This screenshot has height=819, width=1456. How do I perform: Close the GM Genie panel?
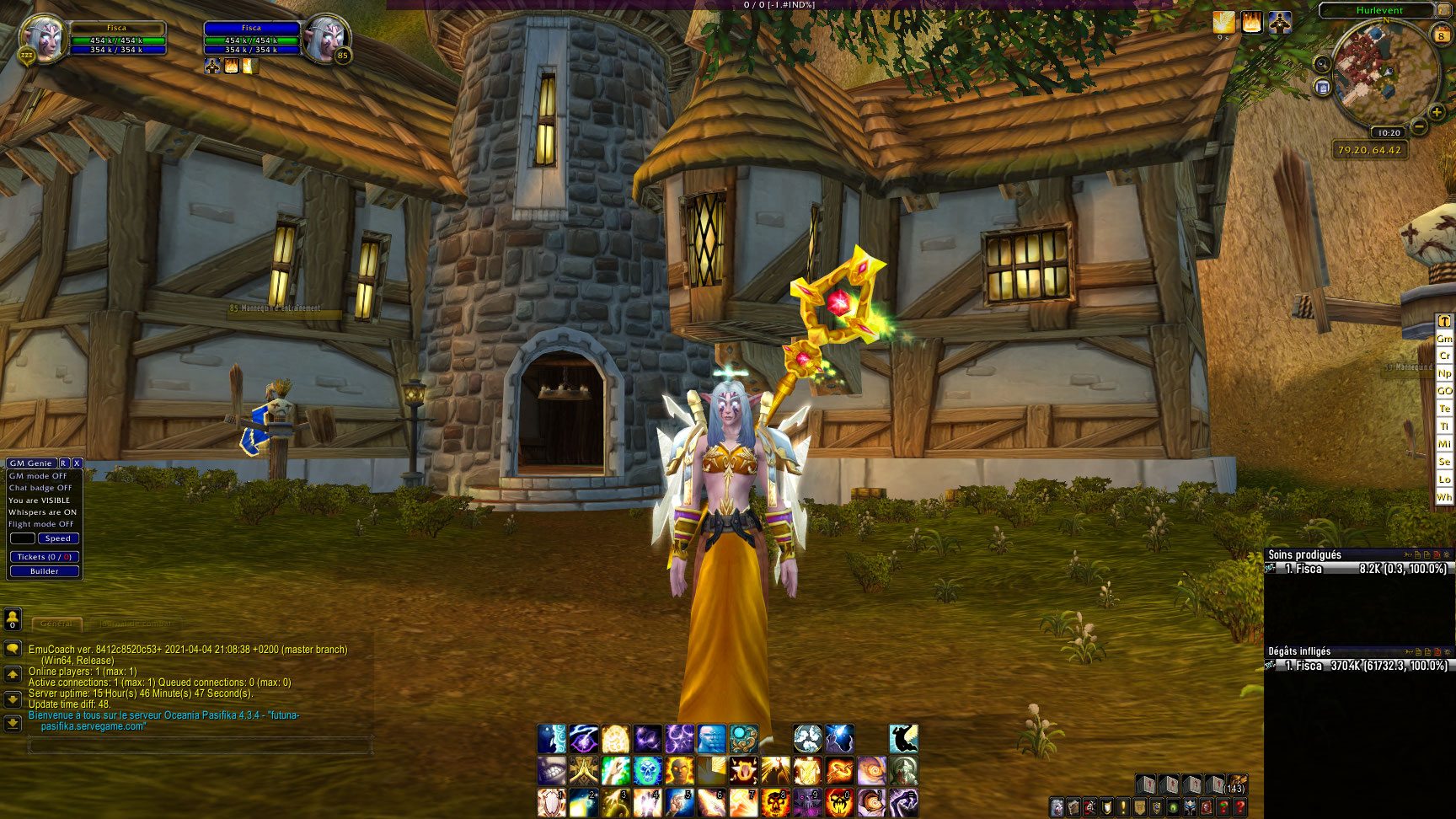[x=77, y=463]
